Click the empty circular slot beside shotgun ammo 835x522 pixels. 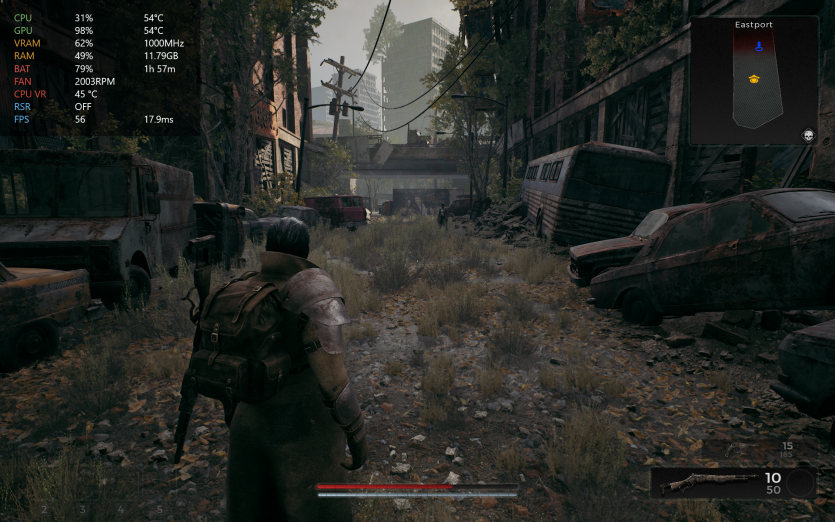pos(800,484)
